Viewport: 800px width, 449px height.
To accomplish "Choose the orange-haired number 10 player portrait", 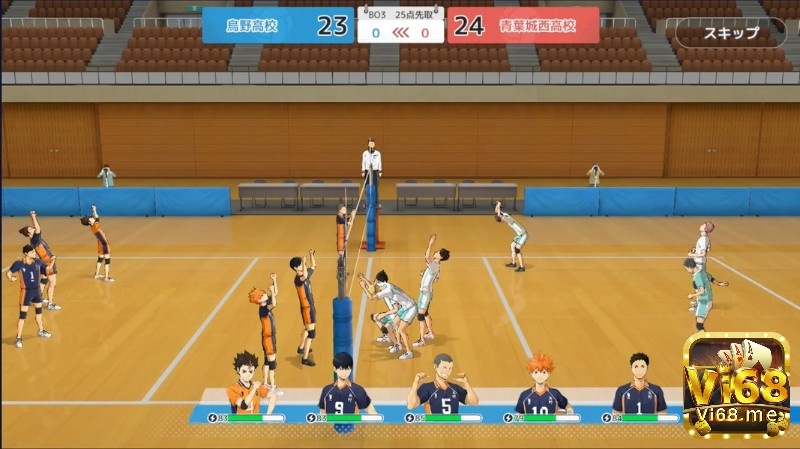I will point(540,385).
